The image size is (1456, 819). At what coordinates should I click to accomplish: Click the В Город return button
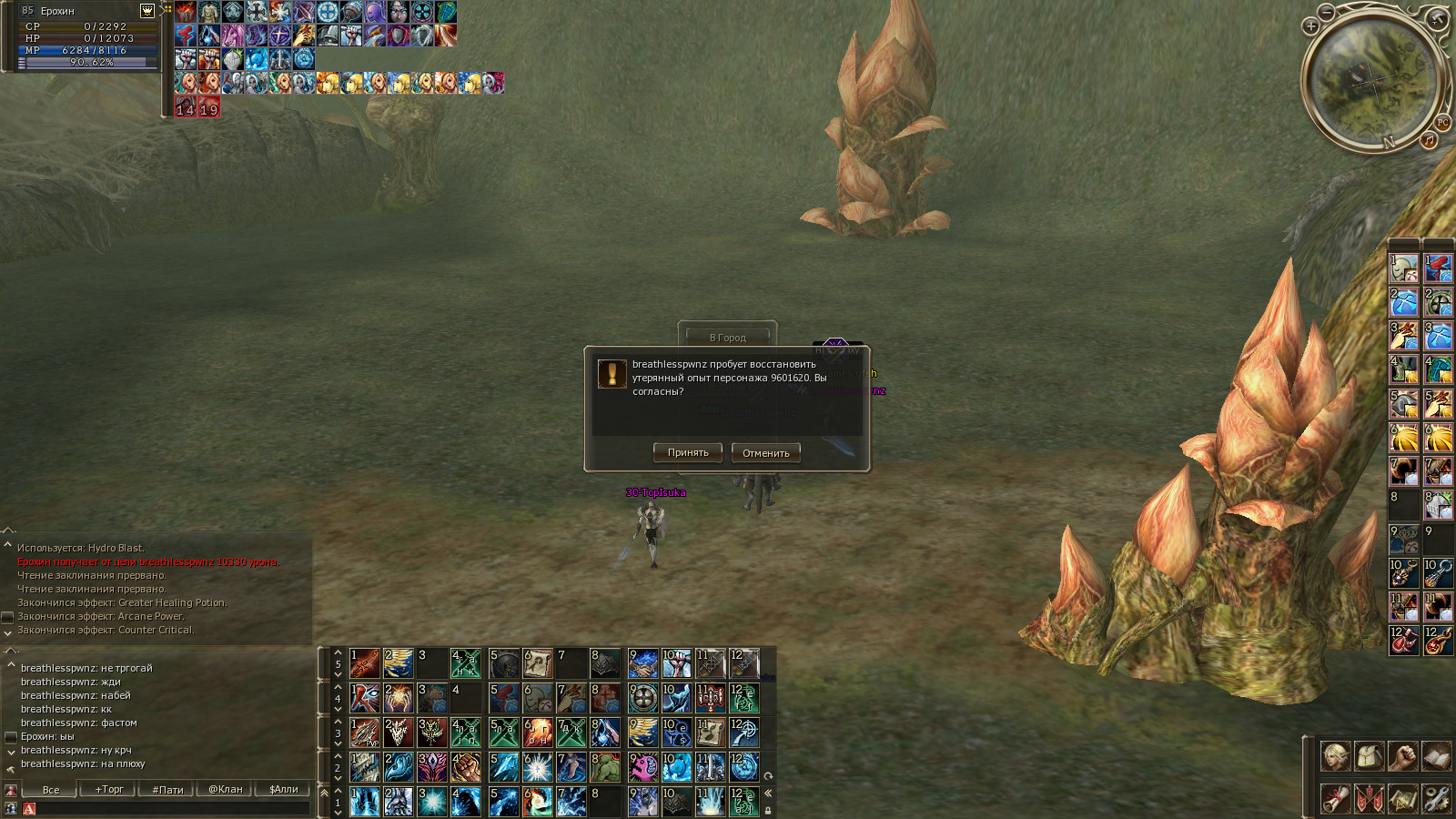[727, 337]
